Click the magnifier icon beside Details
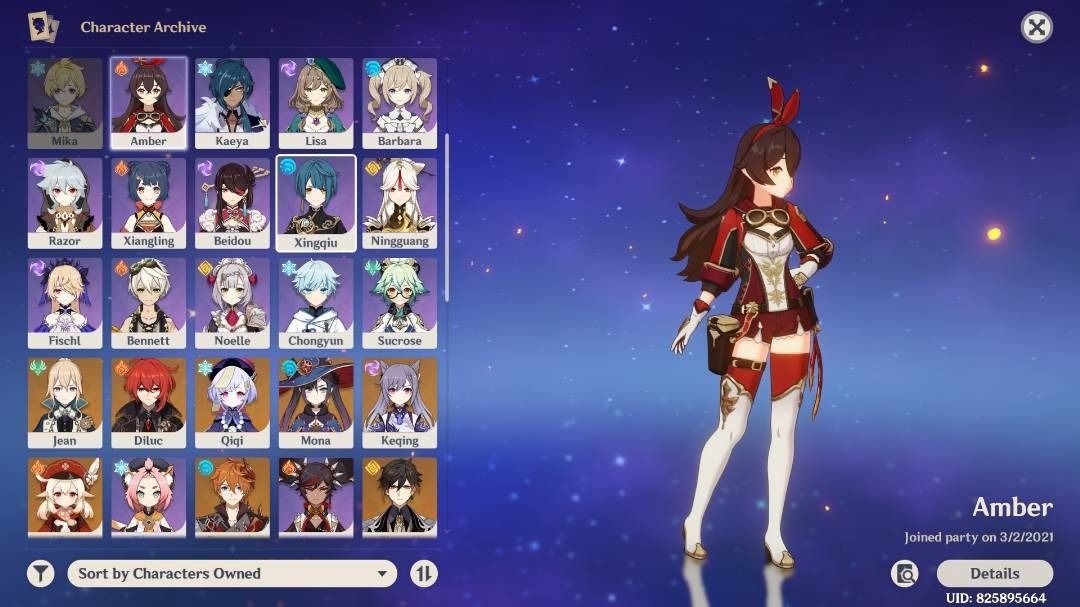The height and width of the screenshot is (607, 1080). tap(905, 573)
